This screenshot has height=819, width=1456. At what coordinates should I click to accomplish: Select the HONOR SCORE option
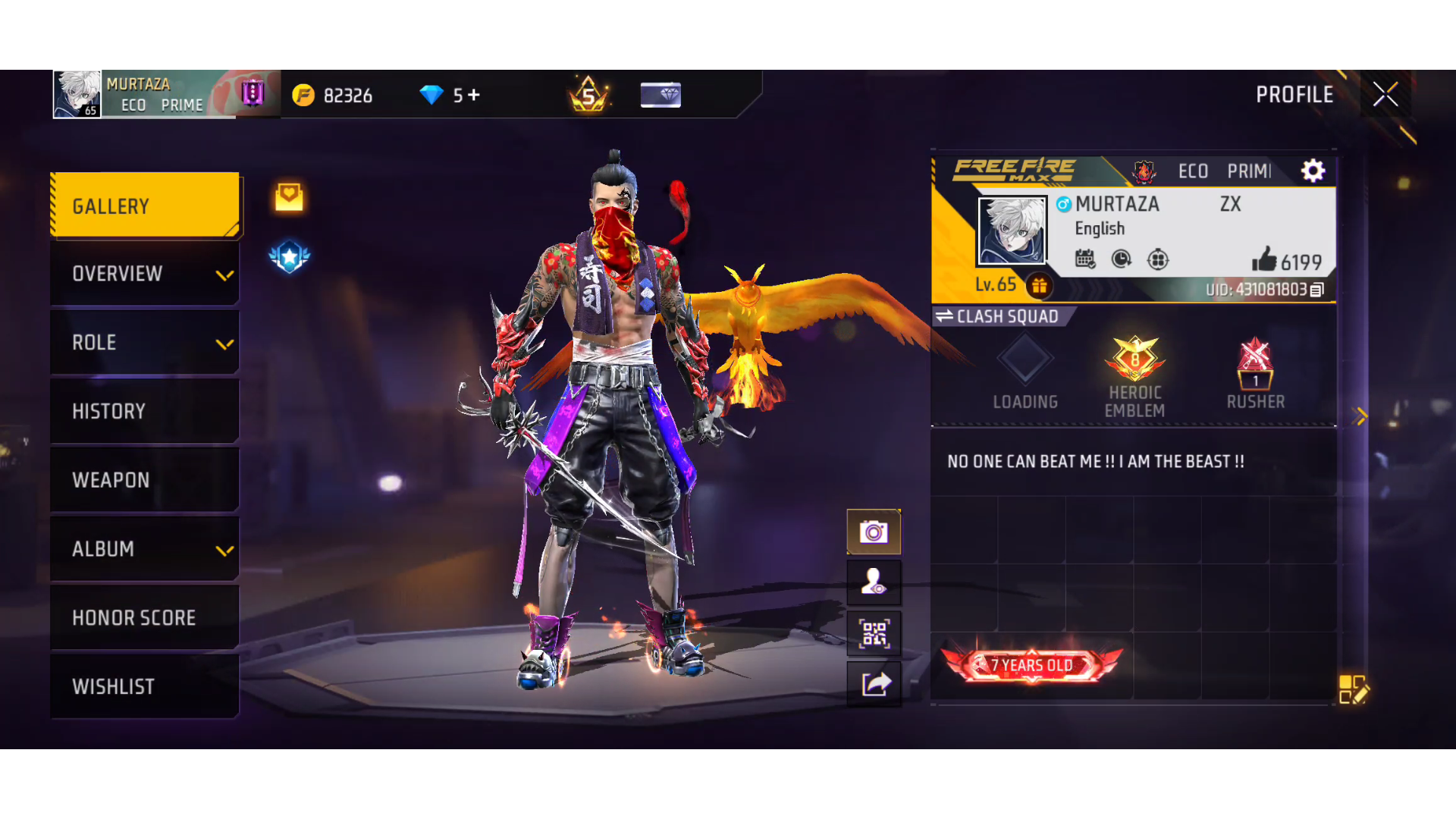pos(144,617)
